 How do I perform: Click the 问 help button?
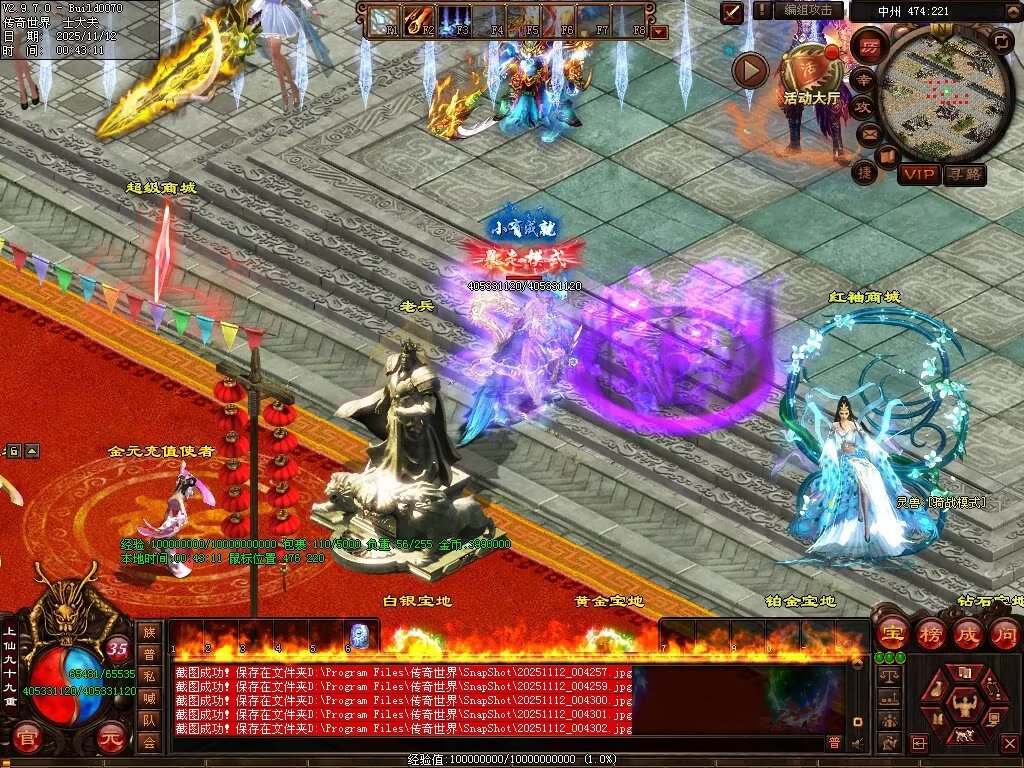point(1004,634)
